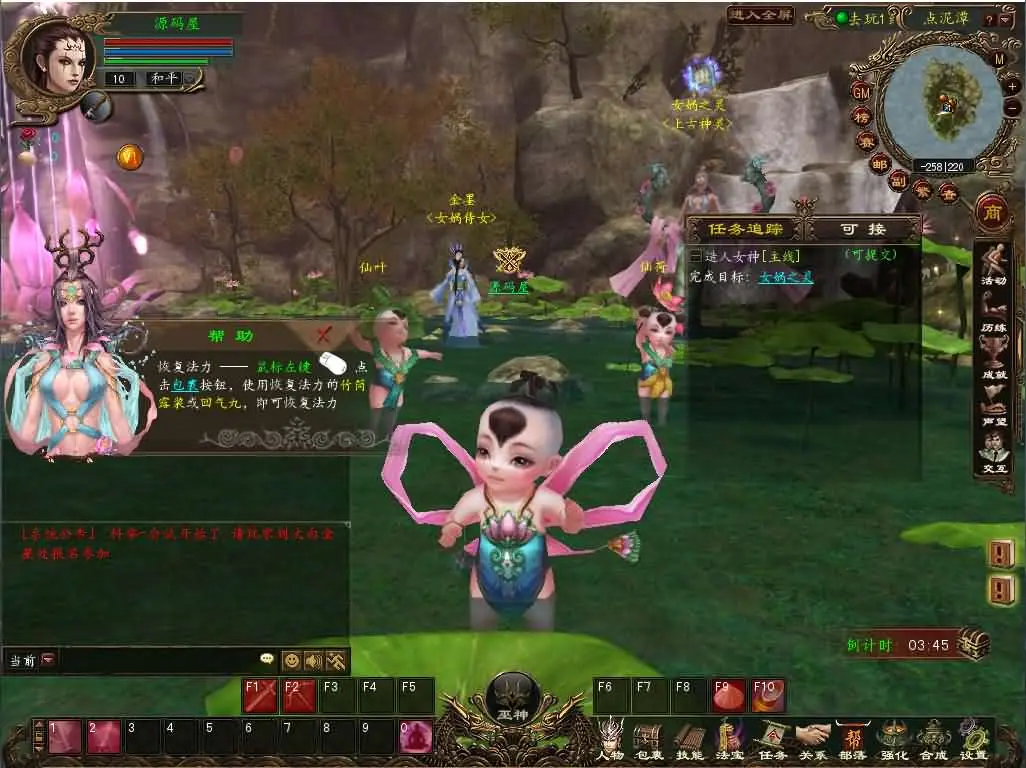Open the 包裹 inventory bag
Viewport: 1026px width, 768px height.
click(648, 740)
